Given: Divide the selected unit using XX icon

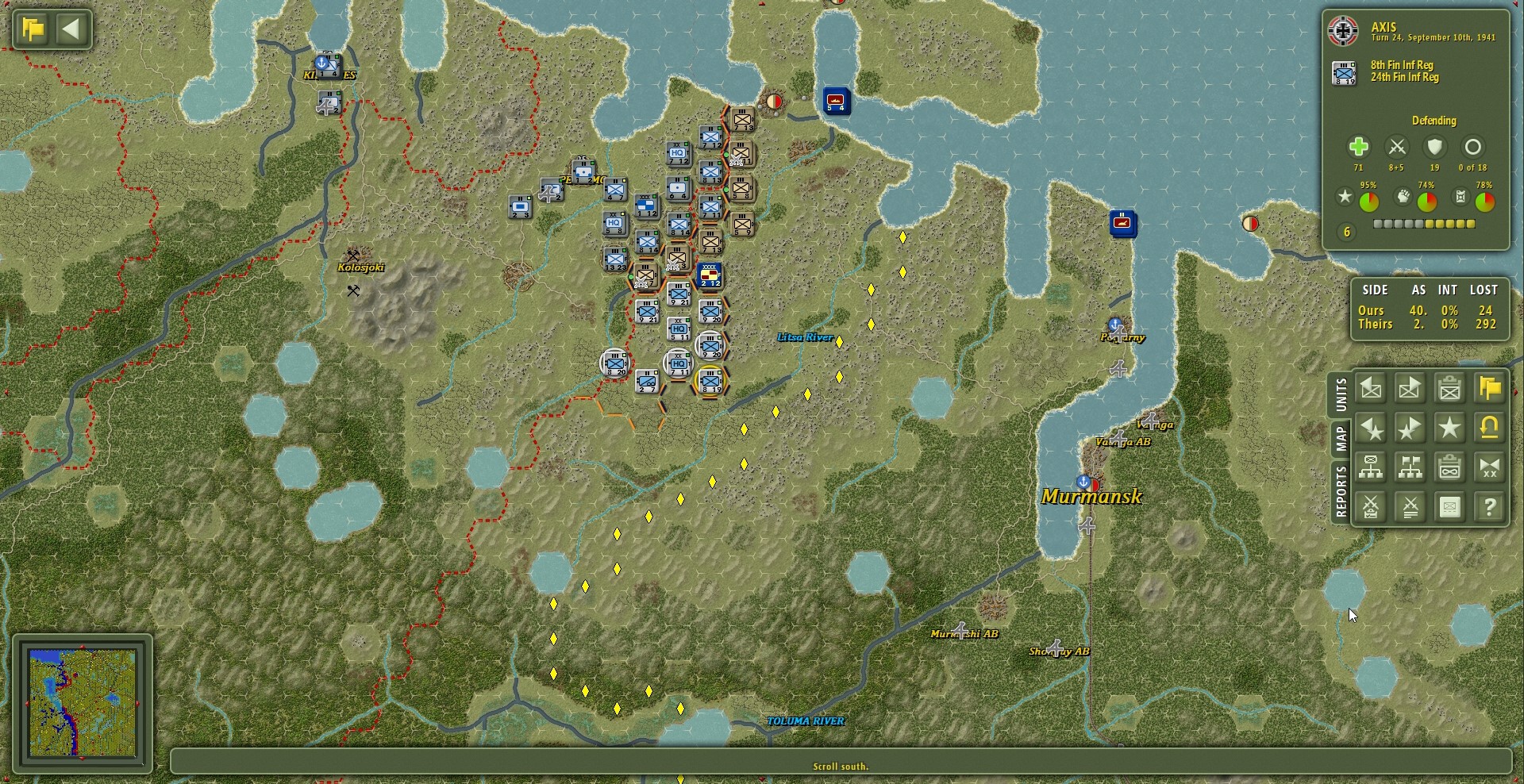Looking at the screenshot, I should pos(1490,468).
